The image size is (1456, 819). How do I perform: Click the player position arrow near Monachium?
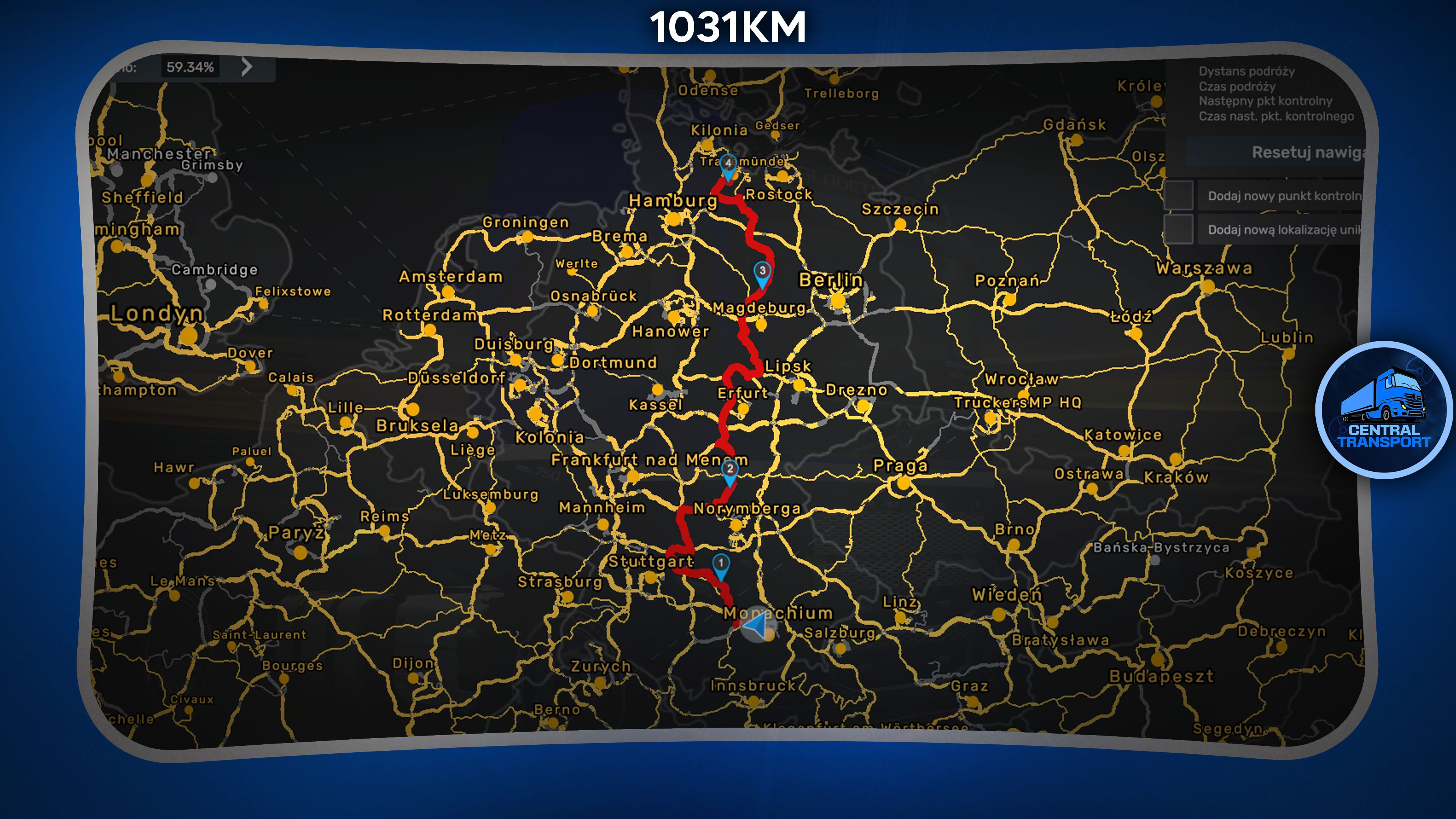pyautogui.click(x=755, y=625)
